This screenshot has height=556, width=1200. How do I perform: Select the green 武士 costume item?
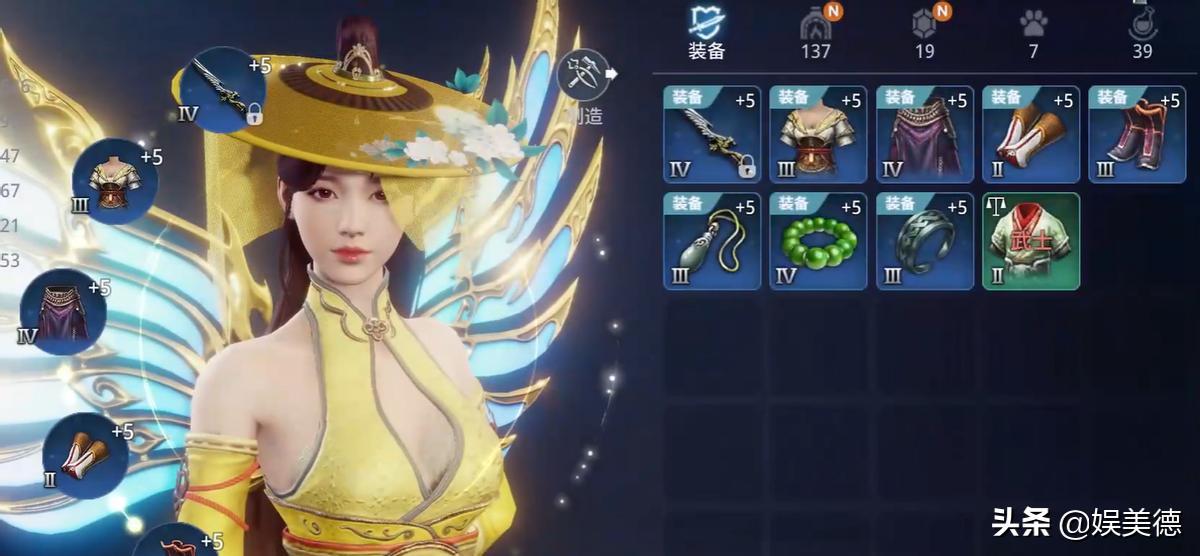tap(1031, 241)
